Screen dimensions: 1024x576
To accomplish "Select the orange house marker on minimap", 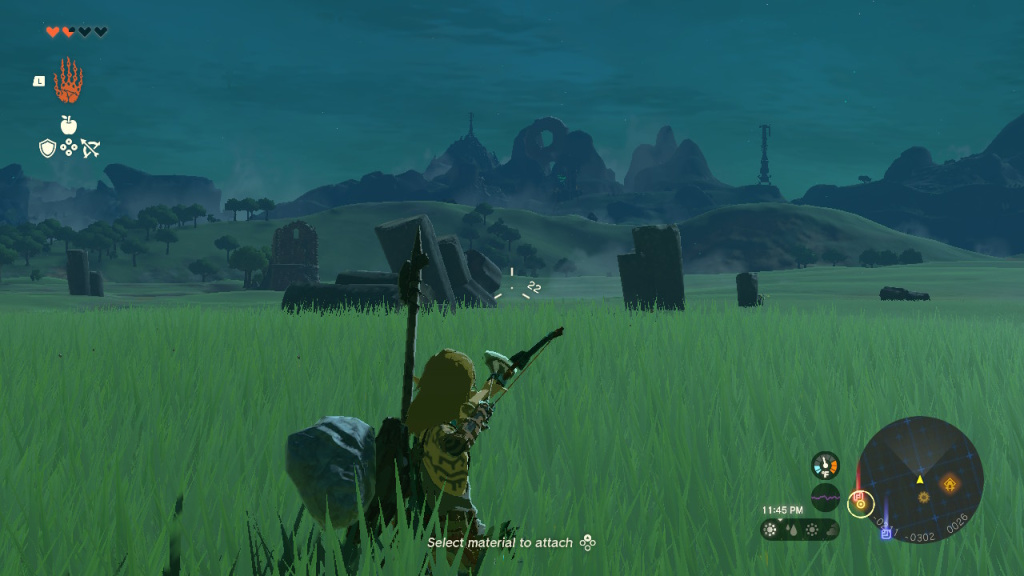I will pos(949,484).
